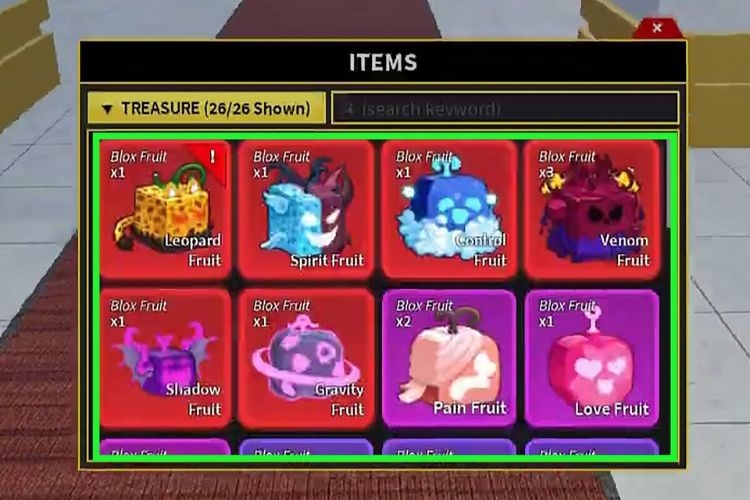Select the Leopard Fruit slot
This screenshot has height=500, width=750.
coord(165,209)
